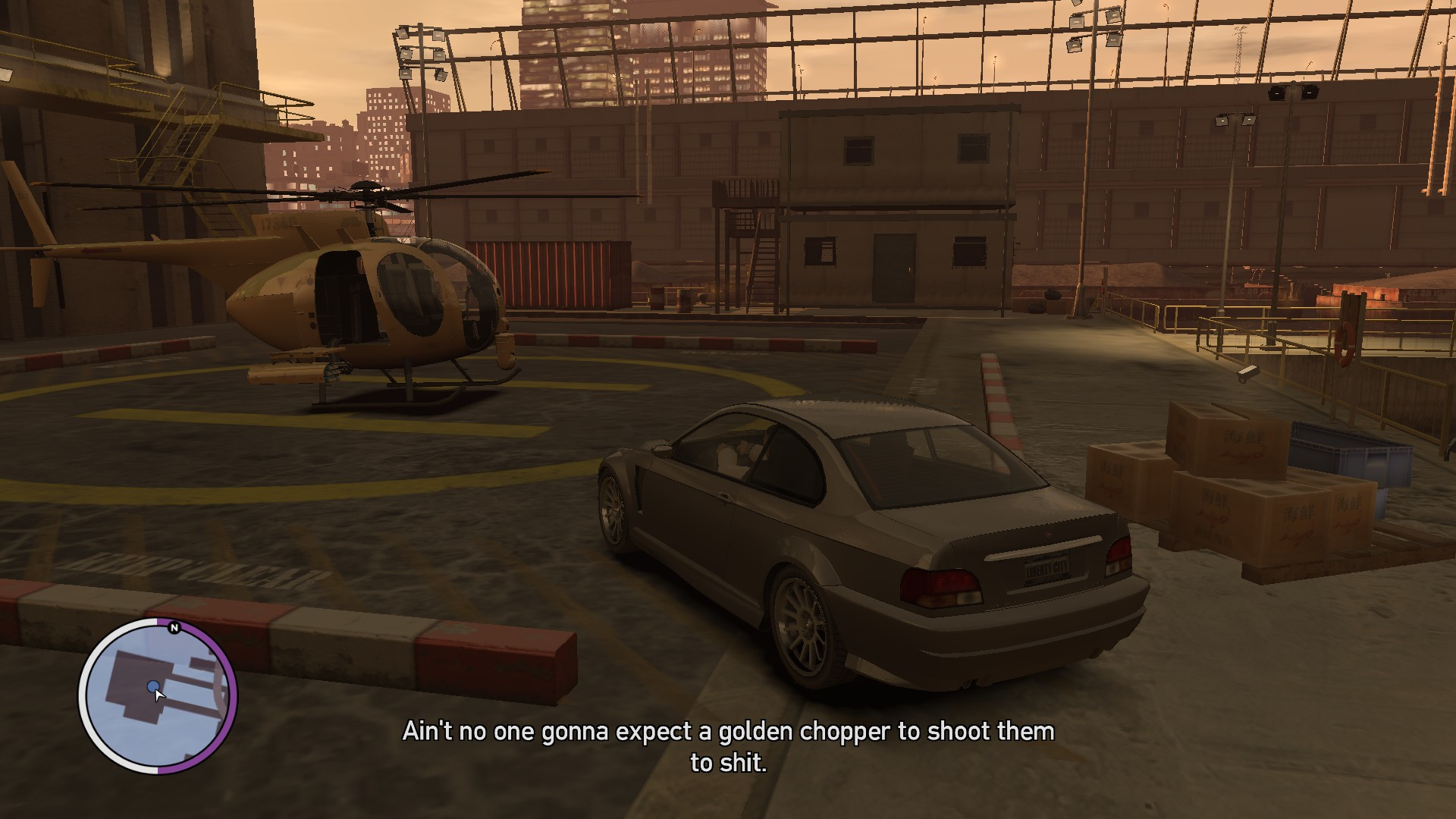Click the north N marker on the radar
Screen dimensions: 1456x819
174,628
